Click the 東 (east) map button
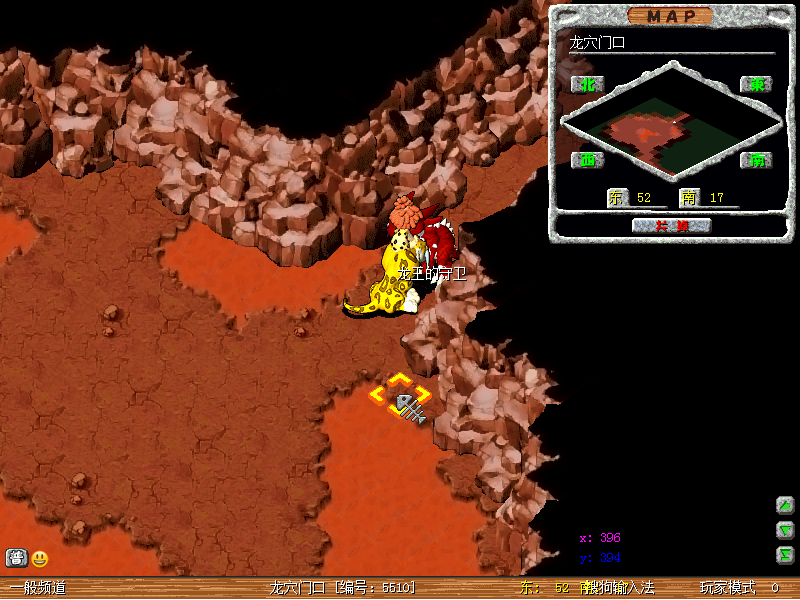 coord(756,85)
